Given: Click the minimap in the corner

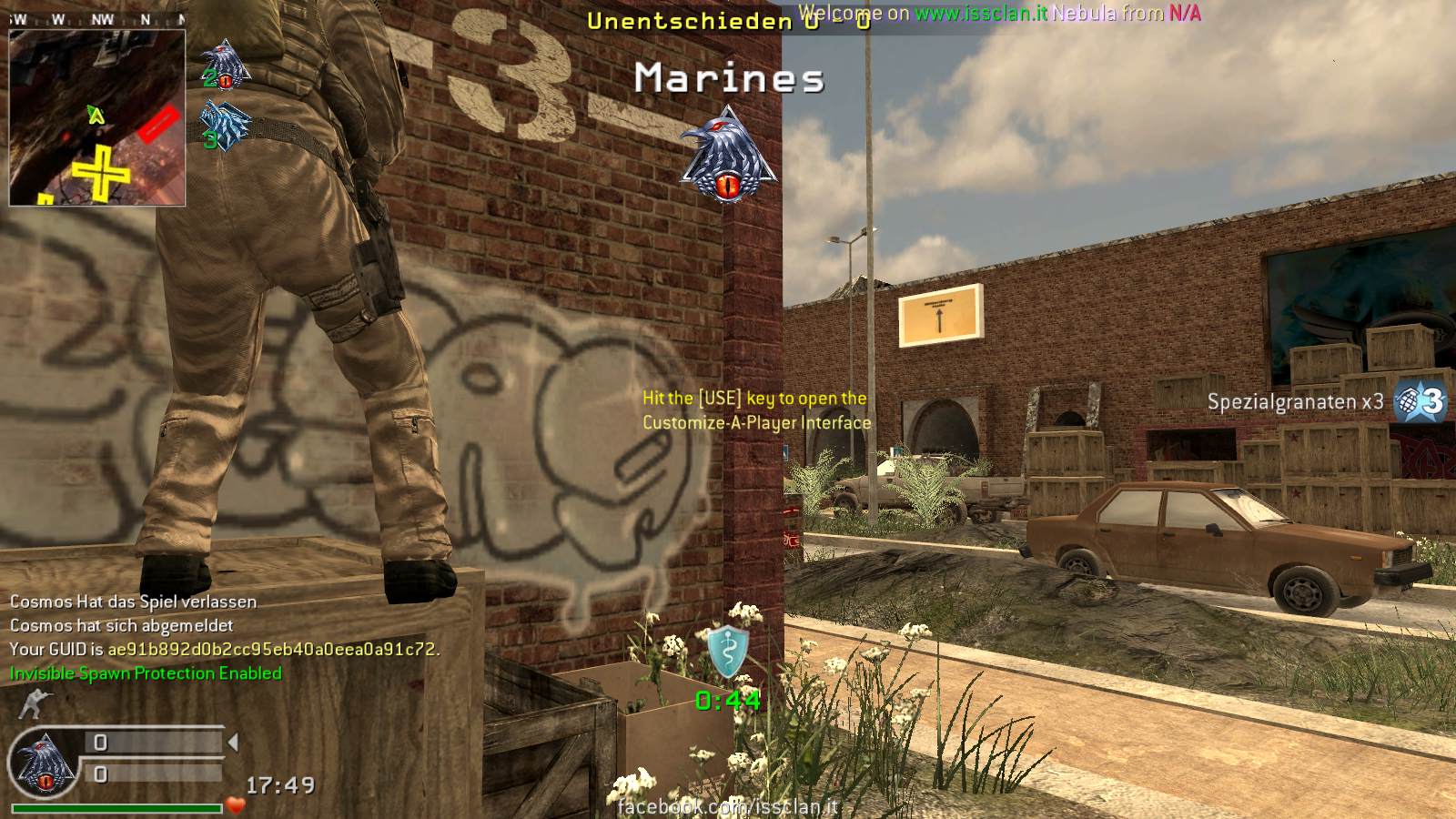Looking at the screenshot, I should coord(97,117).
